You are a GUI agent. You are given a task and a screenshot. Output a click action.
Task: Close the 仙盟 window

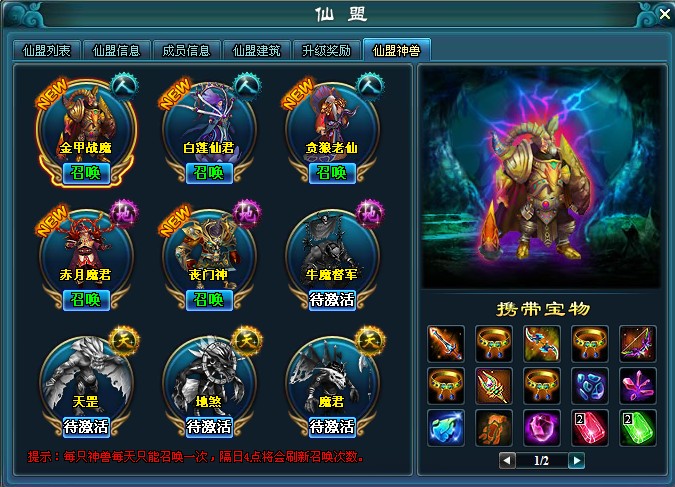click(x=662, y=13)
